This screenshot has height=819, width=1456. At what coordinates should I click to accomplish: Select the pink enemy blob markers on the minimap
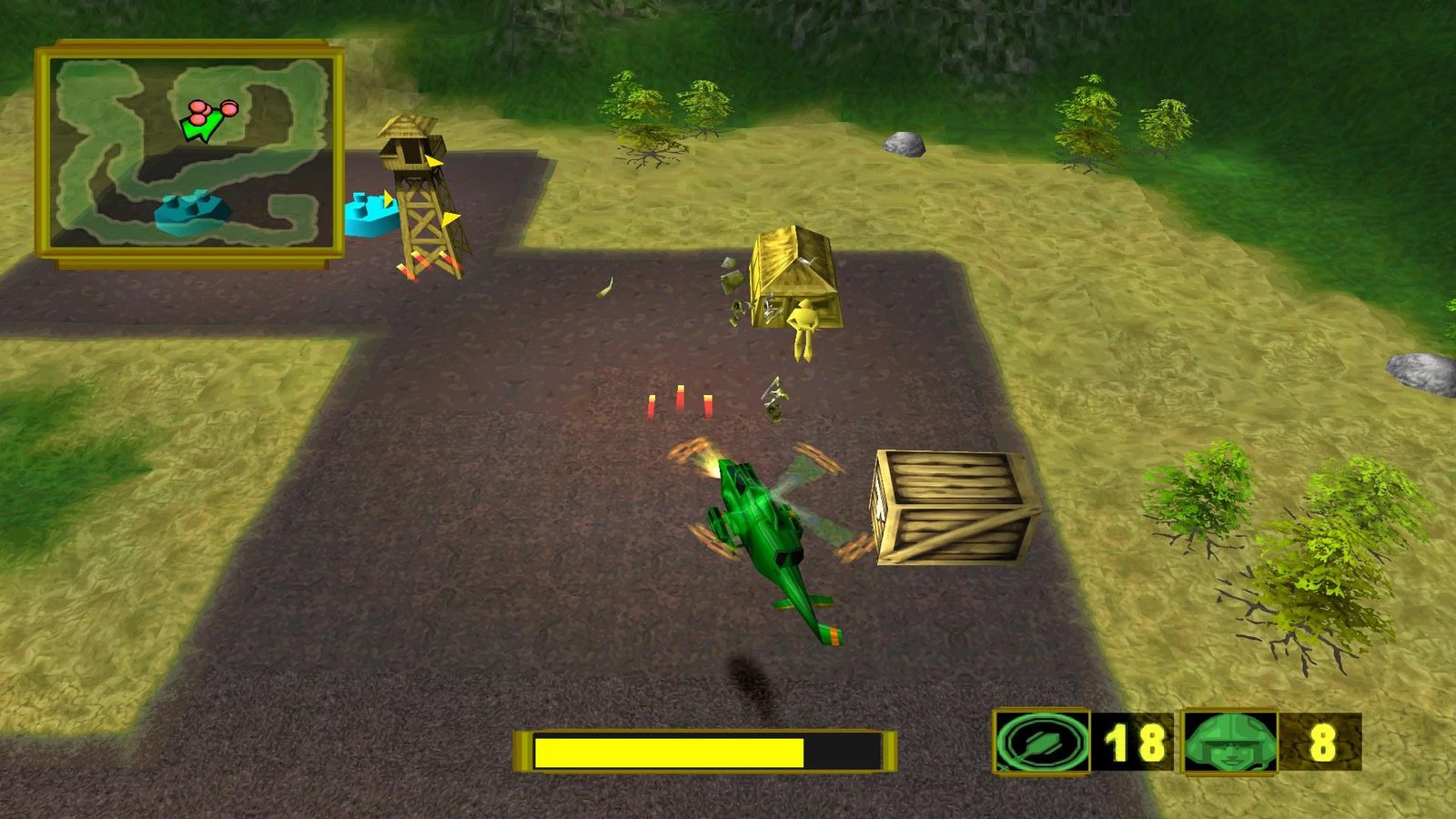[x=211, y=109]
